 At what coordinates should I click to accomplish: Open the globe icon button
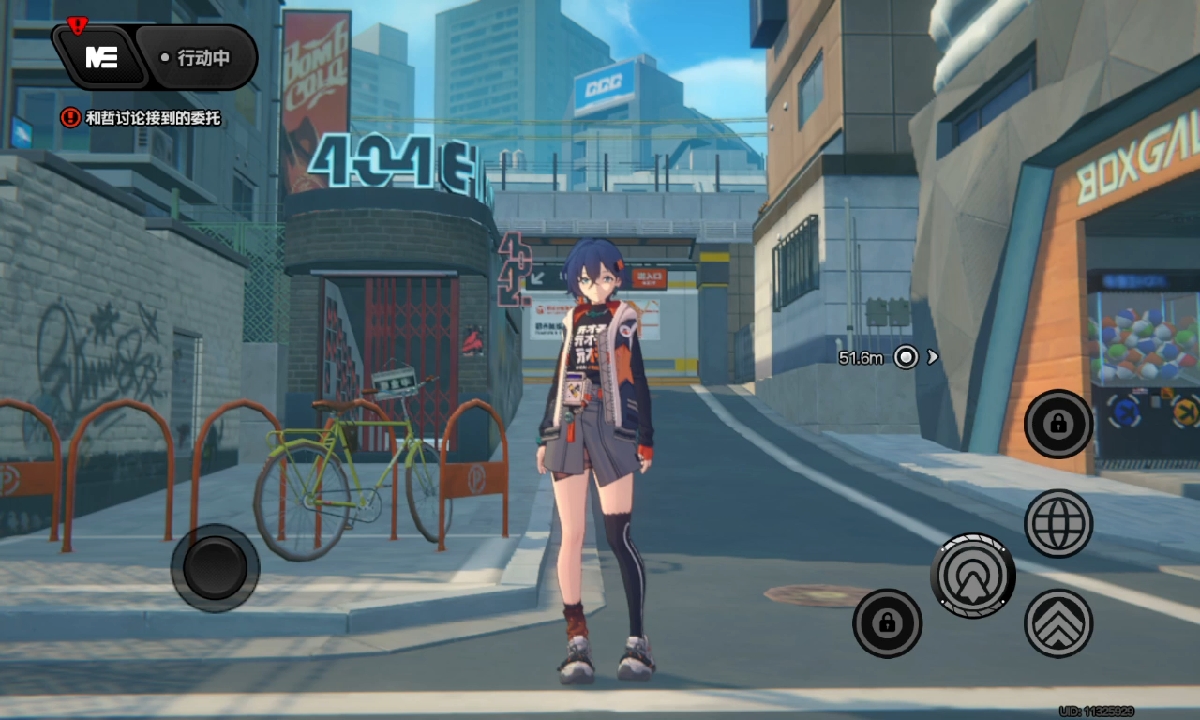[x=1058, y=523]
